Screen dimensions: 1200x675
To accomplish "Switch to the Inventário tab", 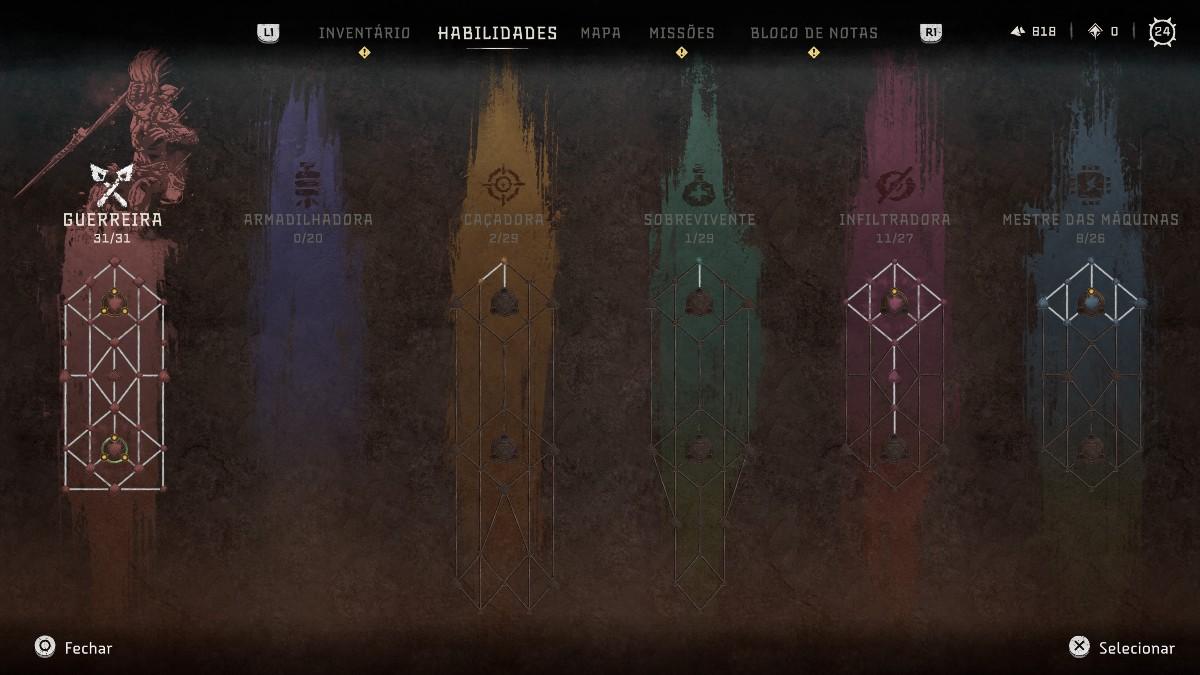I will pos(364,33).
